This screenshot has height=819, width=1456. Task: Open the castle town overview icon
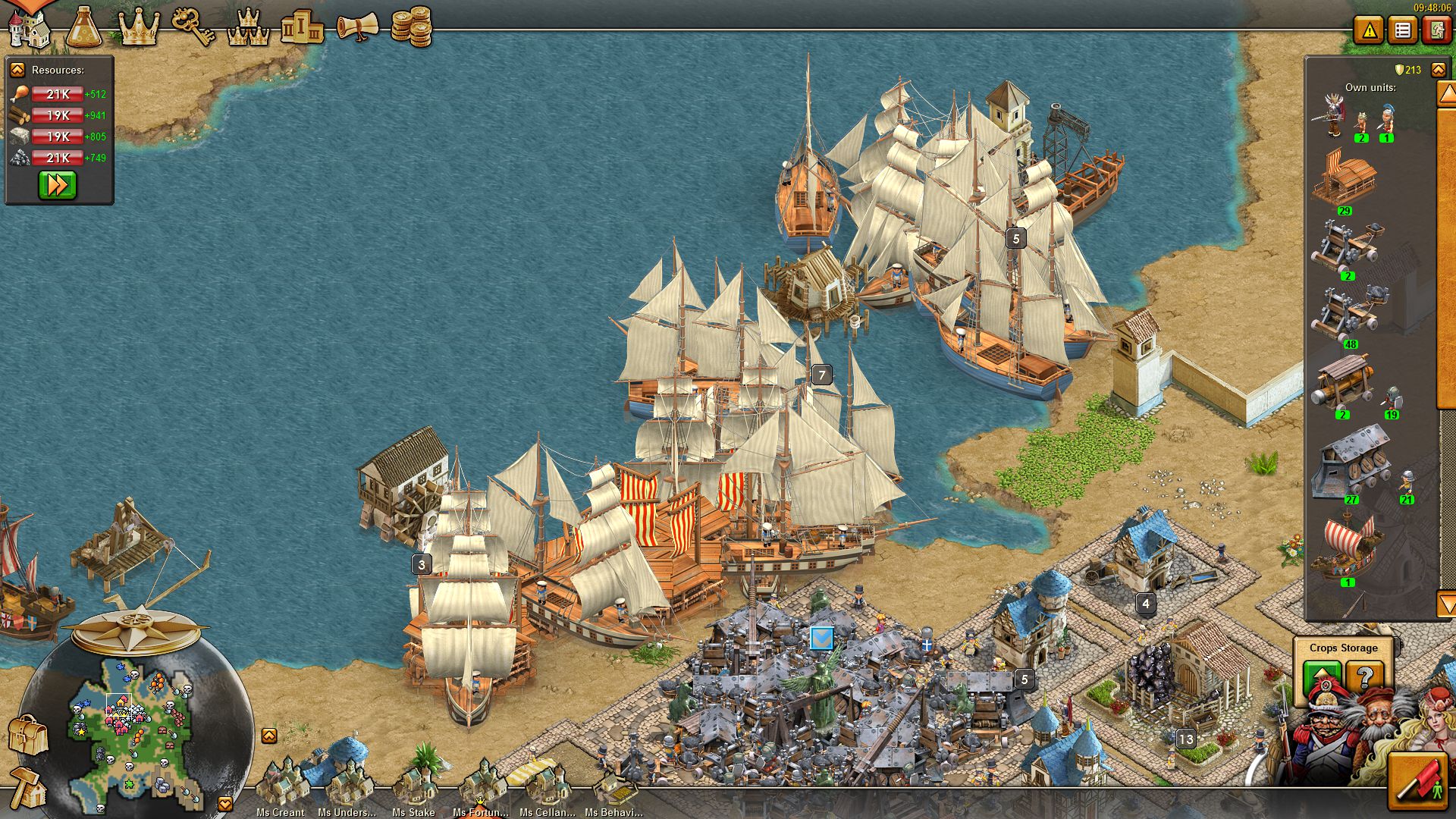29,29
